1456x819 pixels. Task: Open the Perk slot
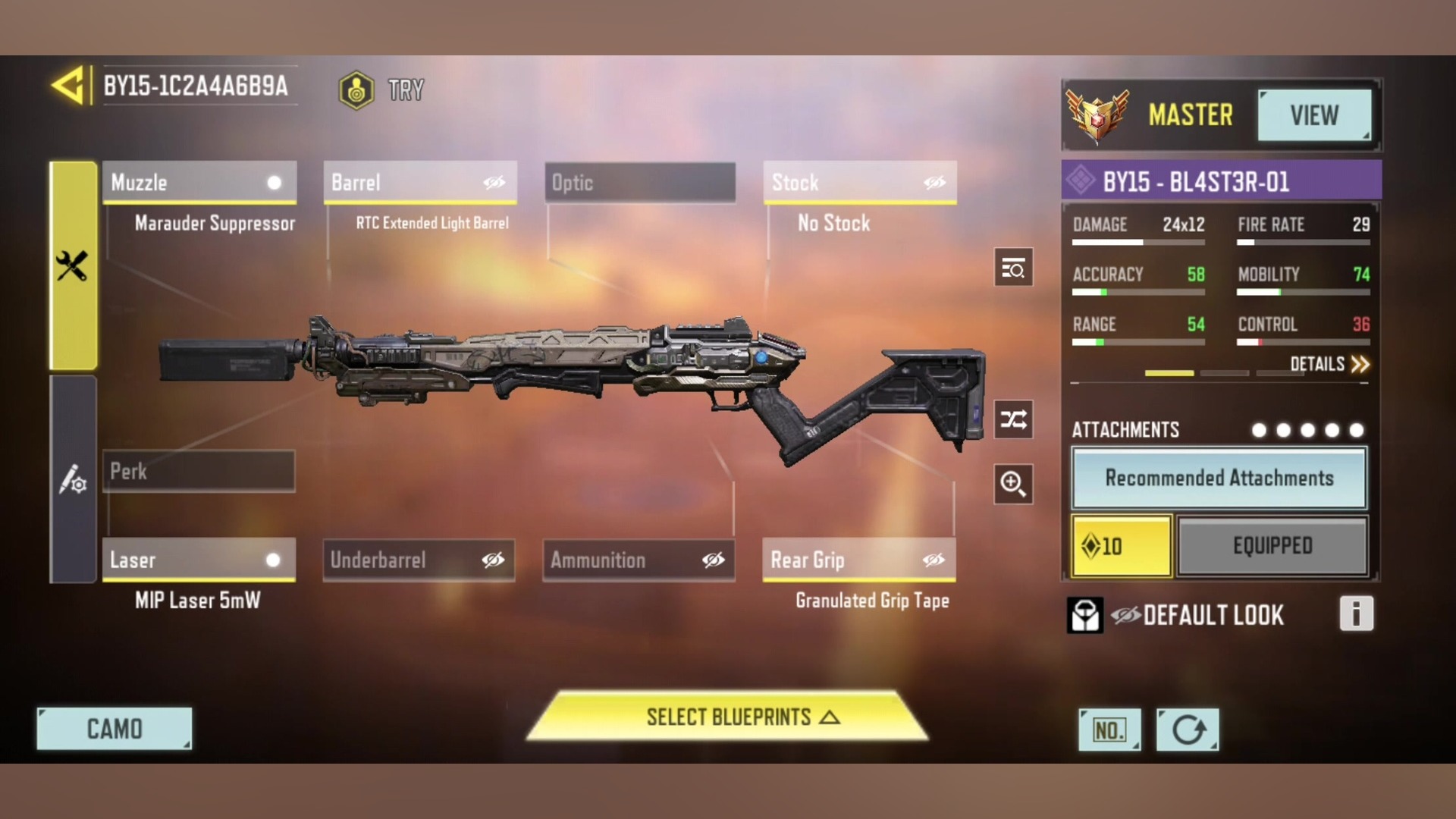[x=199, y=471]
